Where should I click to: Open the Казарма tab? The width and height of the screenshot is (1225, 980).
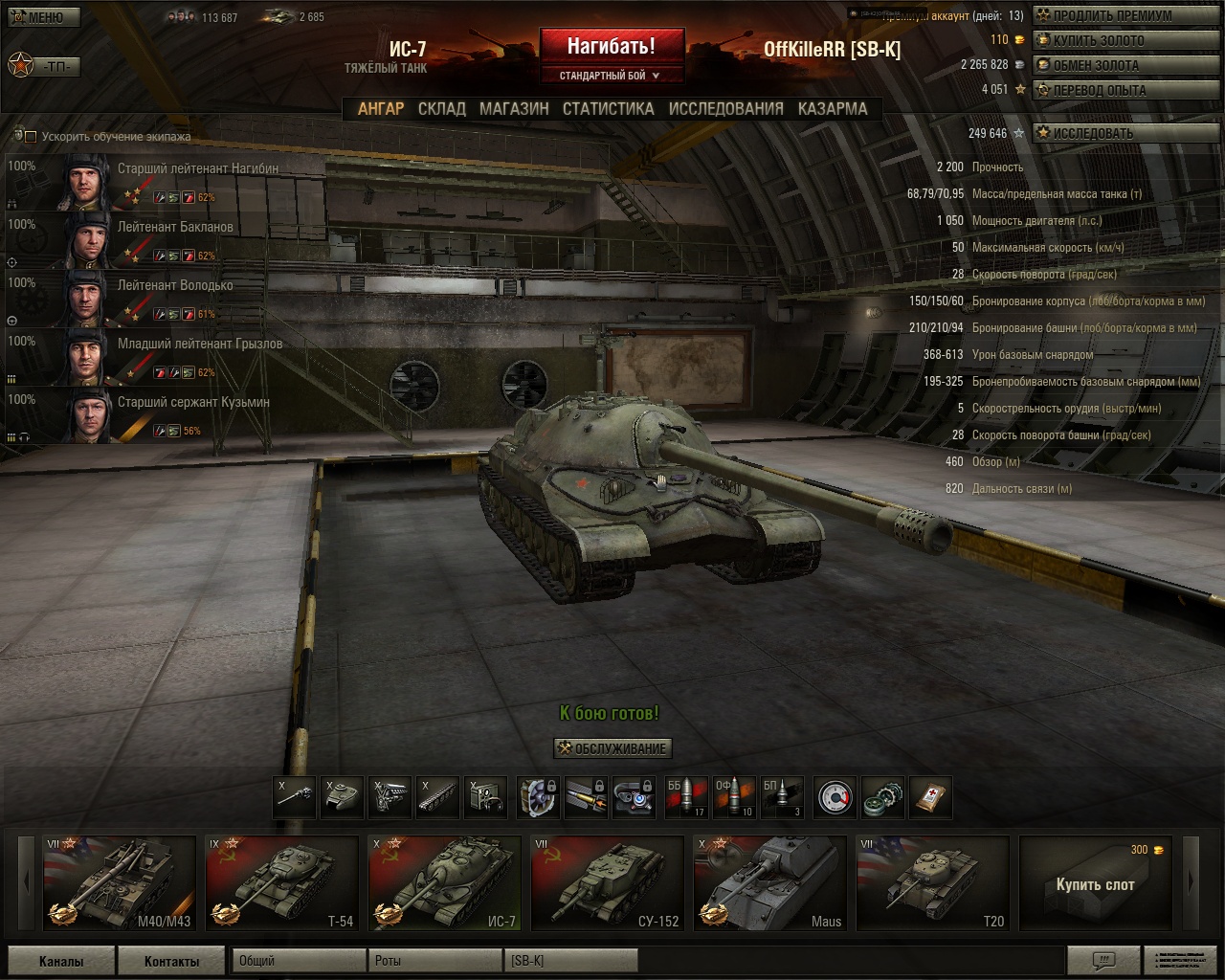(833, 109)
